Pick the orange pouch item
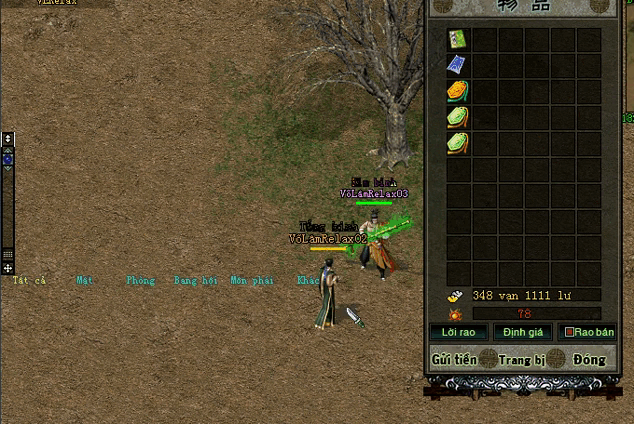 coord(458,91)
